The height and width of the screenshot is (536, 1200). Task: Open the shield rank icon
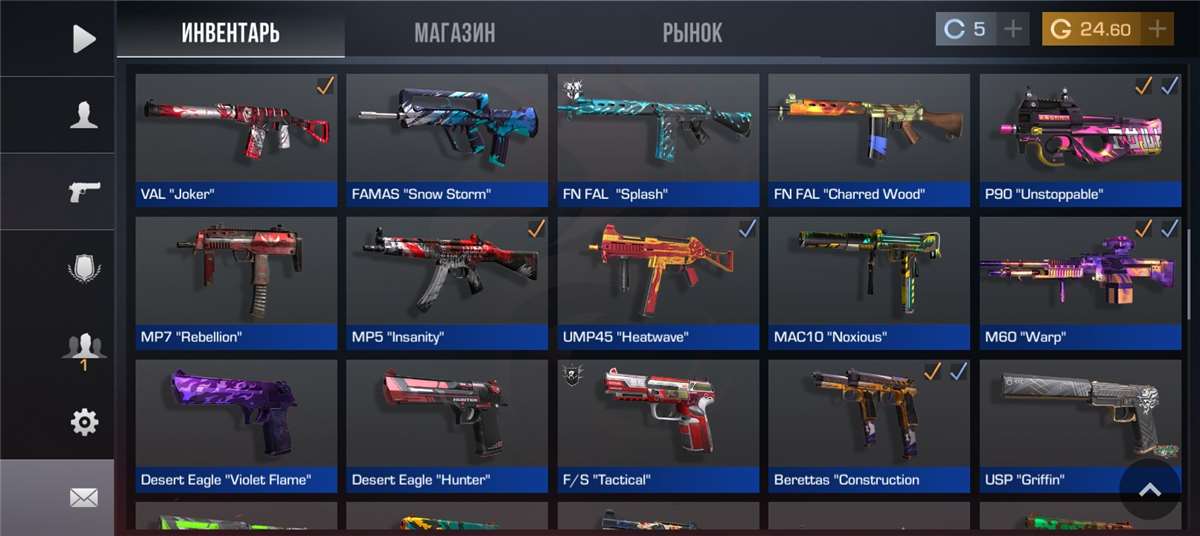tap(84, 269)
